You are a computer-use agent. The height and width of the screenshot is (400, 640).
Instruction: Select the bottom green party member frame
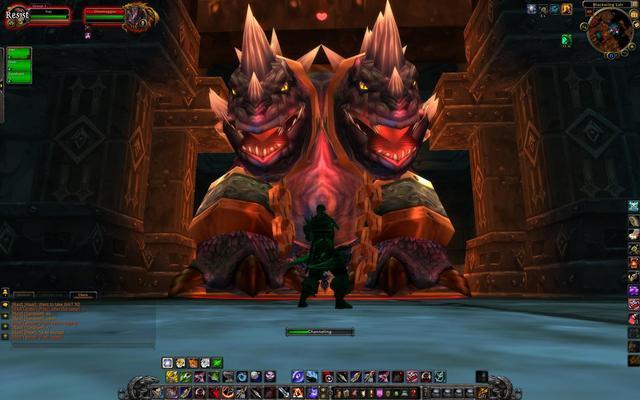click(x=19, y=77)
